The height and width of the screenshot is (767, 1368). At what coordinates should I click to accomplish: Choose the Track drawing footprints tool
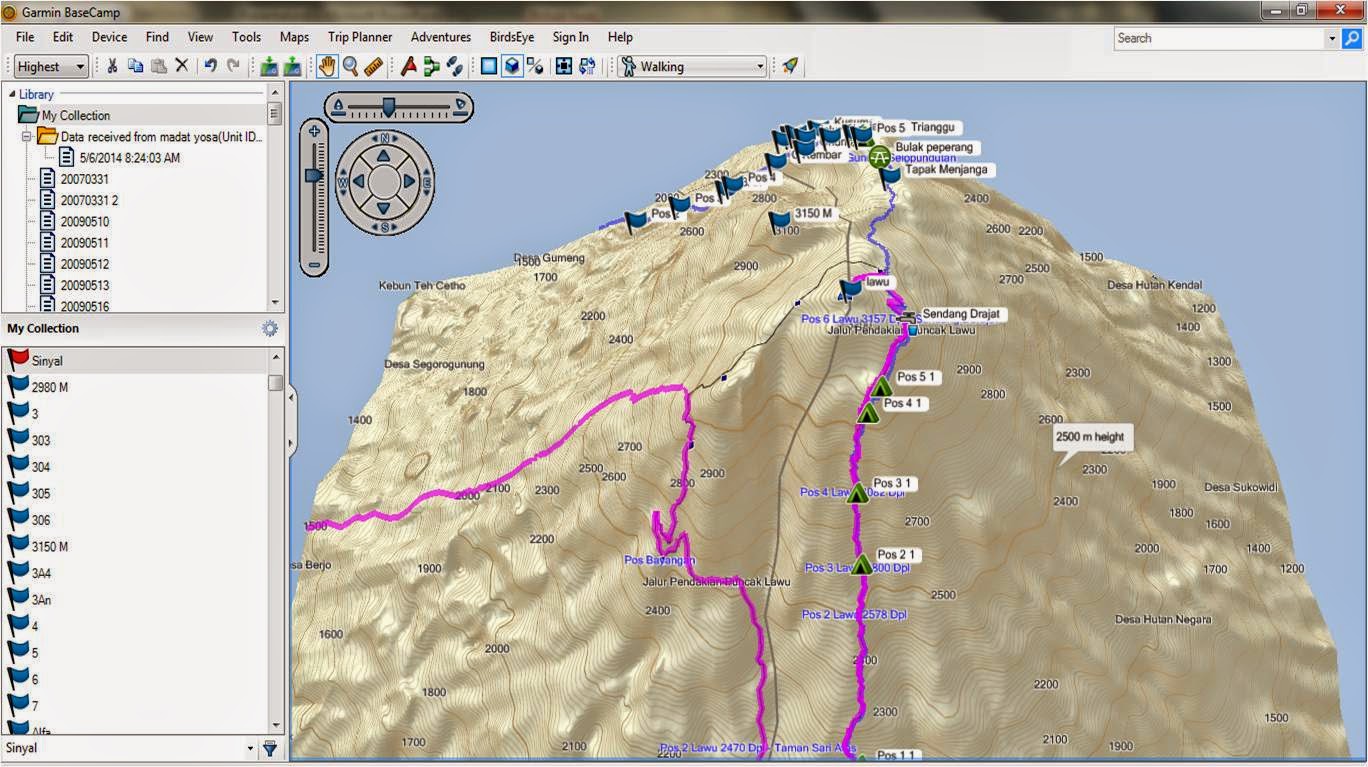pos(455,66)
